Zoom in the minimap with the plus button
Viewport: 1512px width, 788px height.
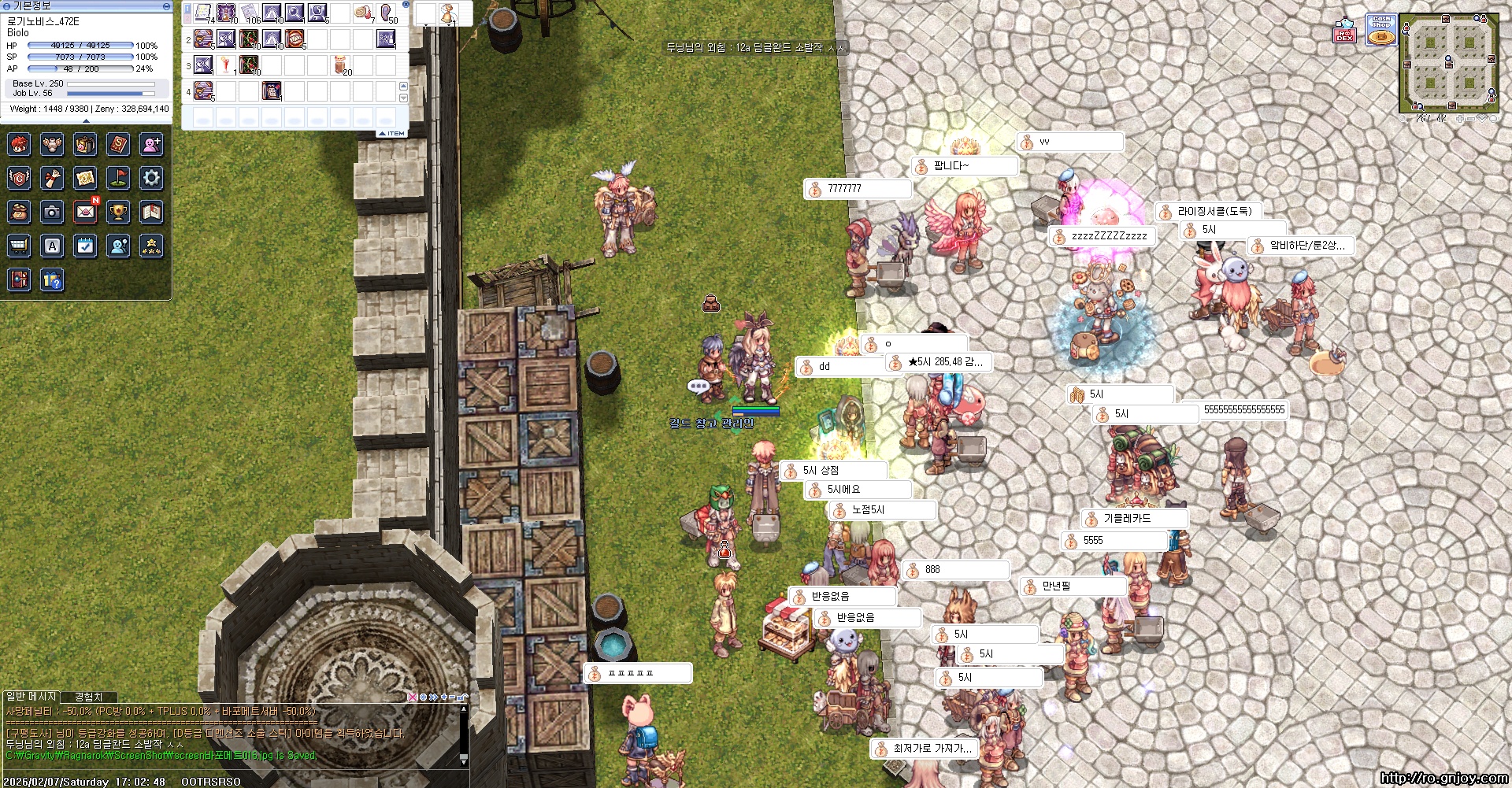click(x=1460, y=119)
